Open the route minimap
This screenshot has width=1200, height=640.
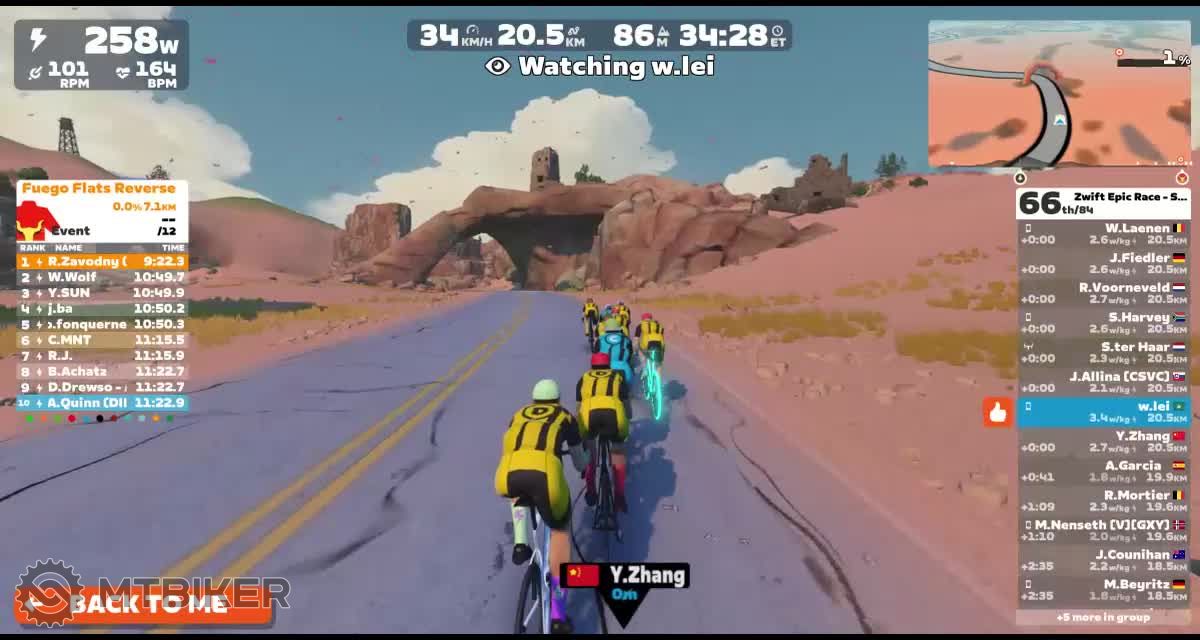(1059, 94)
